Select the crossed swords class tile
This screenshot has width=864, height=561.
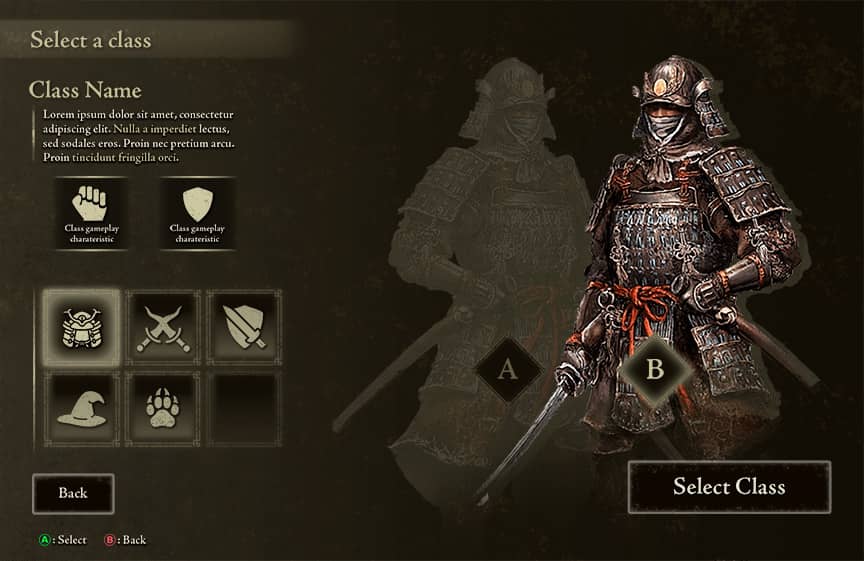162,328
